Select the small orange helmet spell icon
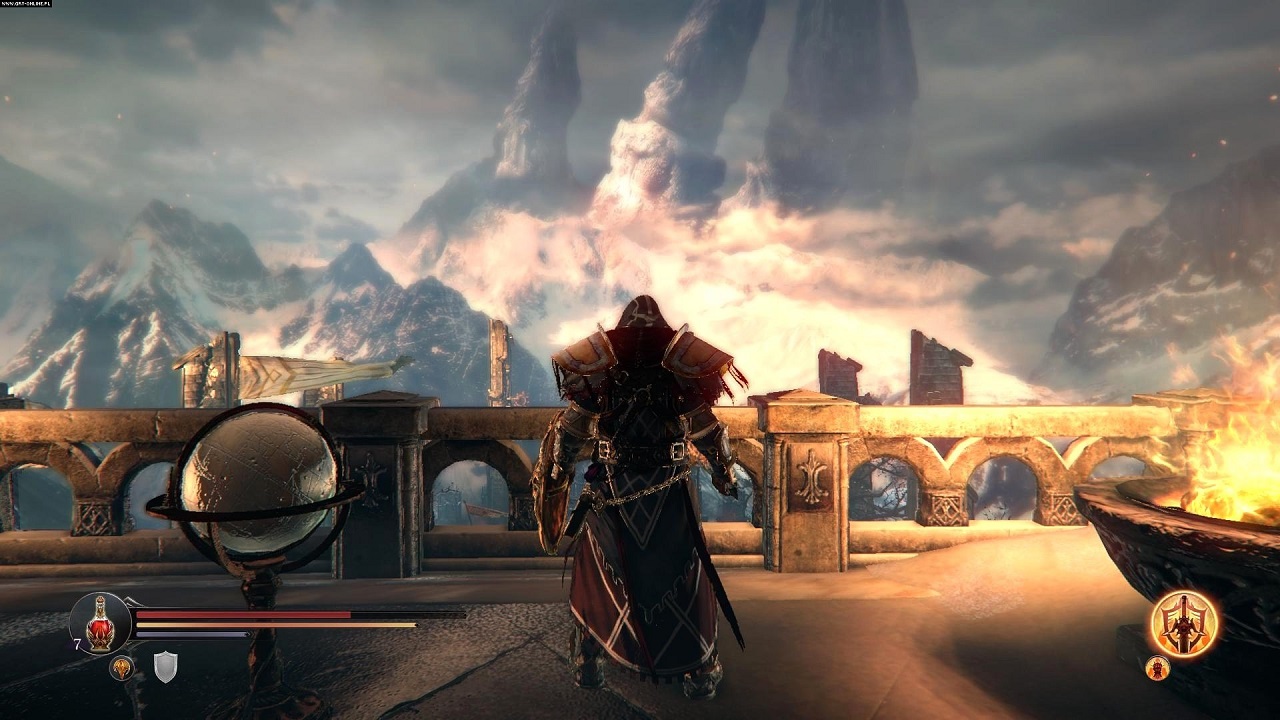The height and width of the screenshot is (720, 1280). (1158, 668)
